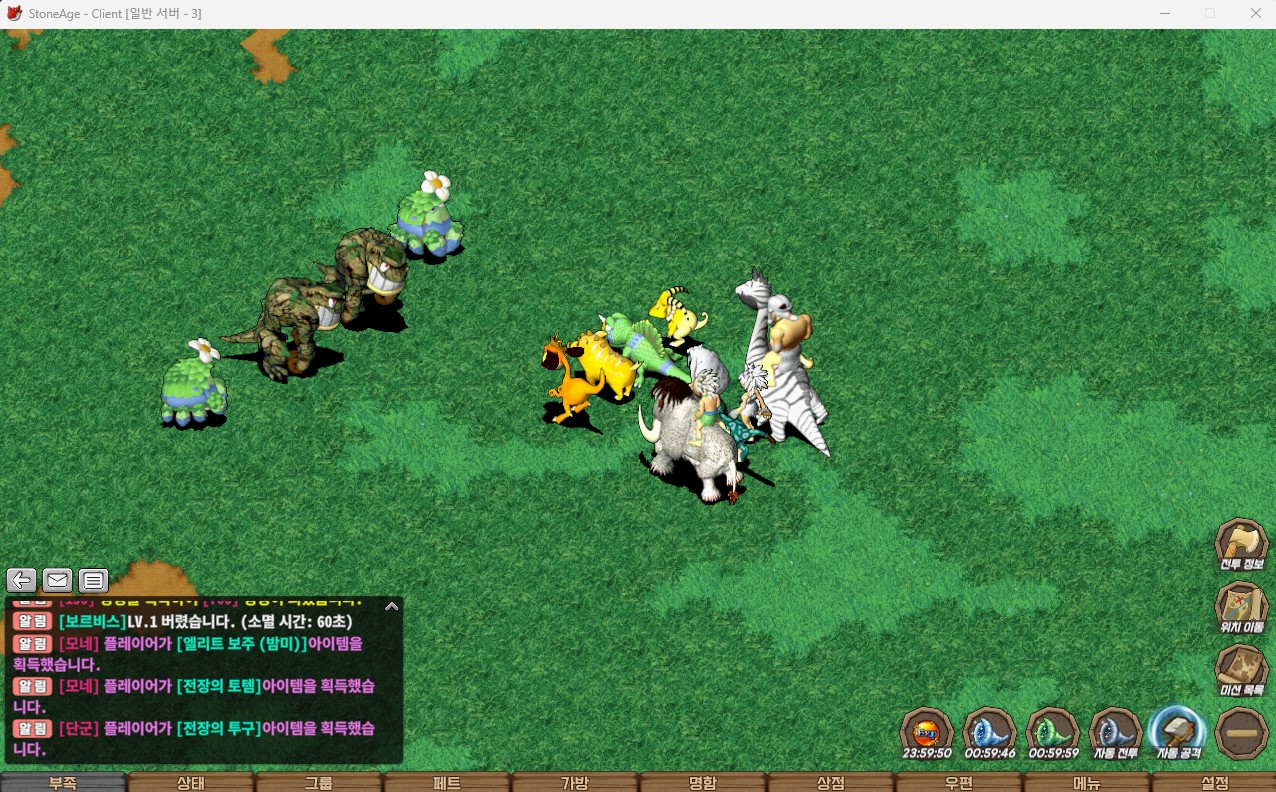Viewport: 1276px width, 792px height.
Task: Toggle 자동 공격 stone hammer icon
Action: coord(1178,733)
